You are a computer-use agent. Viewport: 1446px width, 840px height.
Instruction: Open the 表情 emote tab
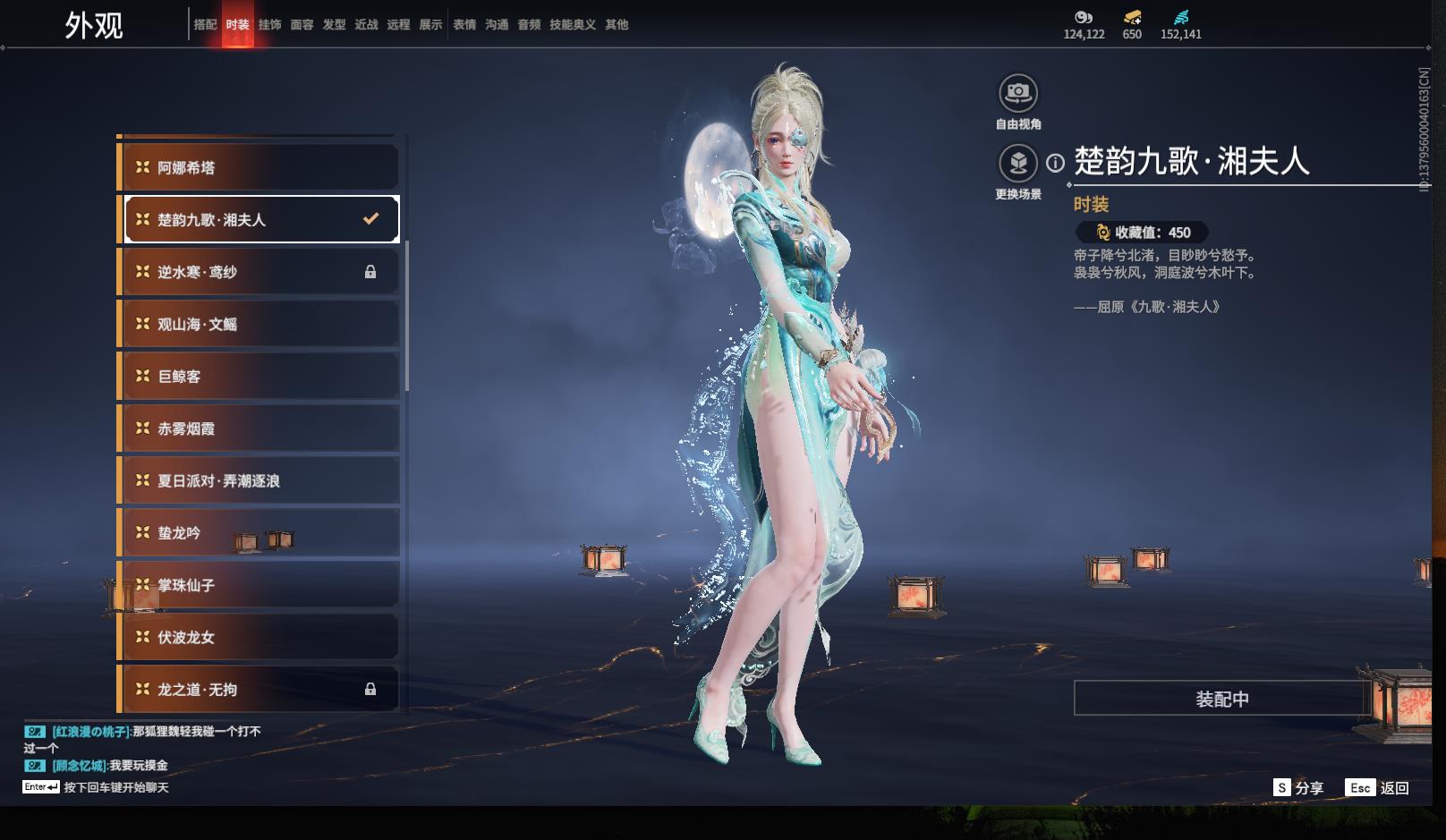[x=464, y=25]
